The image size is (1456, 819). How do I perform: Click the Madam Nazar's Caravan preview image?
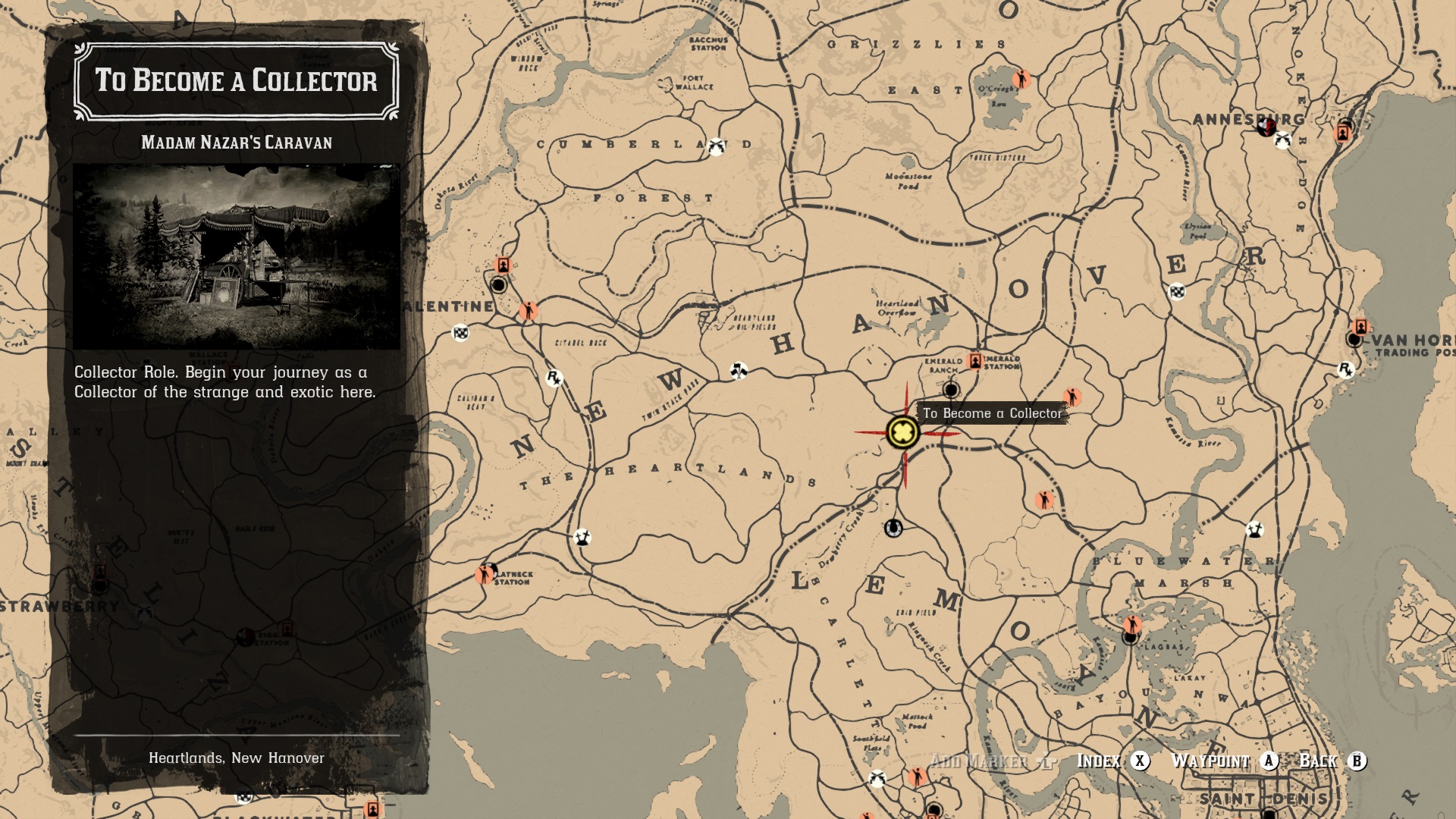237,257
